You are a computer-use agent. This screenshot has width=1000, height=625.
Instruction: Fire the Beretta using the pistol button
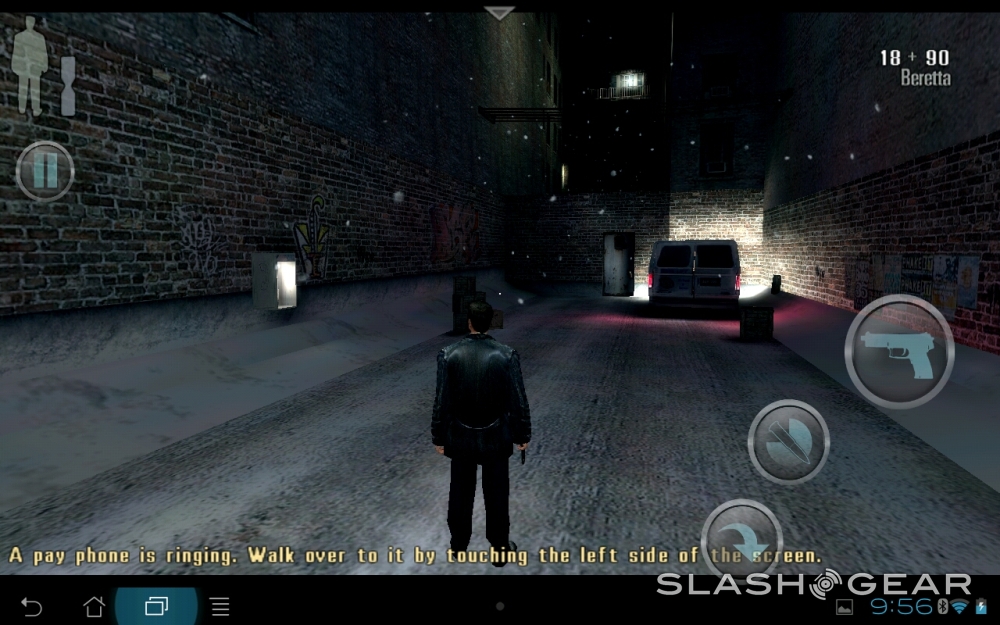(x=898, y=351)
